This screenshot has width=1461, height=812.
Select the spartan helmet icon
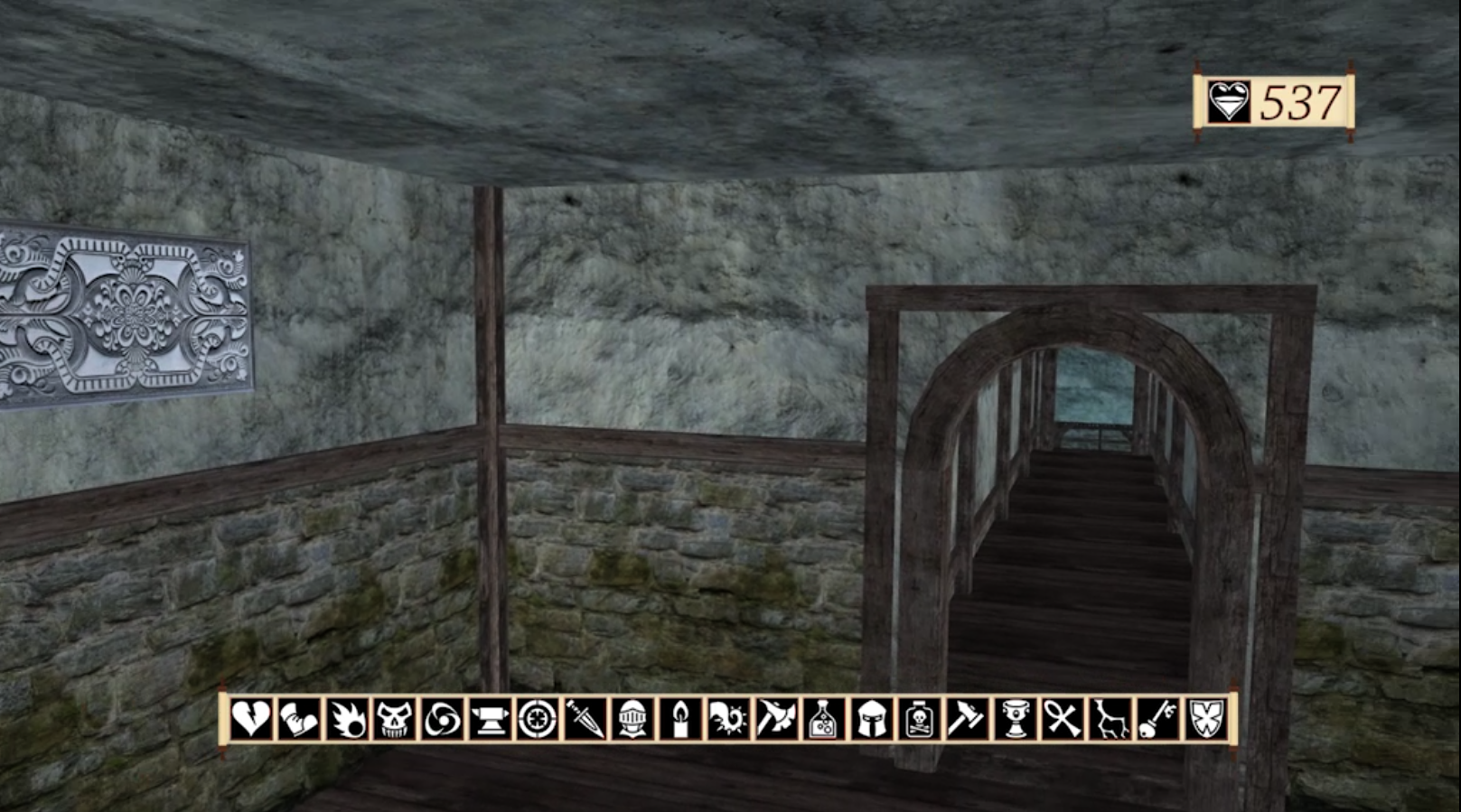click(872, 720)
